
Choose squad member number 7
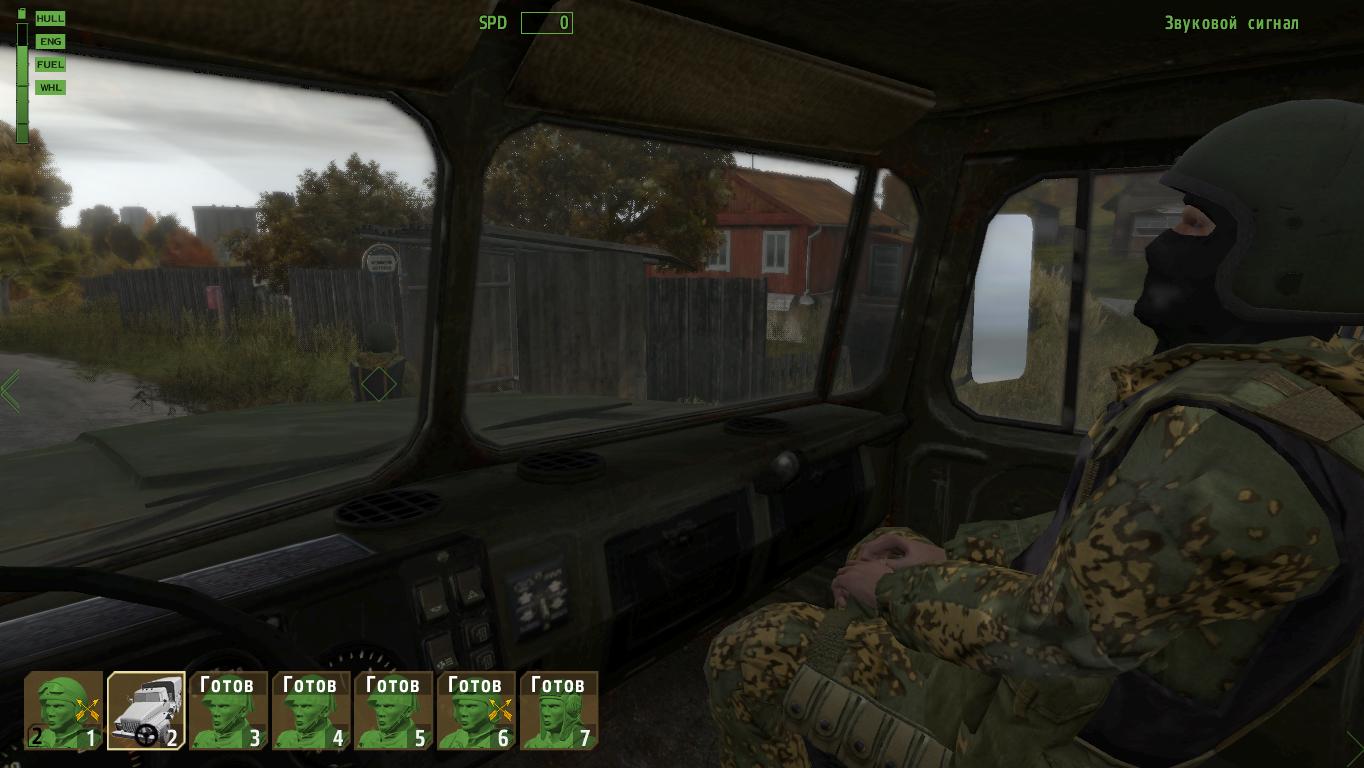(x=559, y=711)
